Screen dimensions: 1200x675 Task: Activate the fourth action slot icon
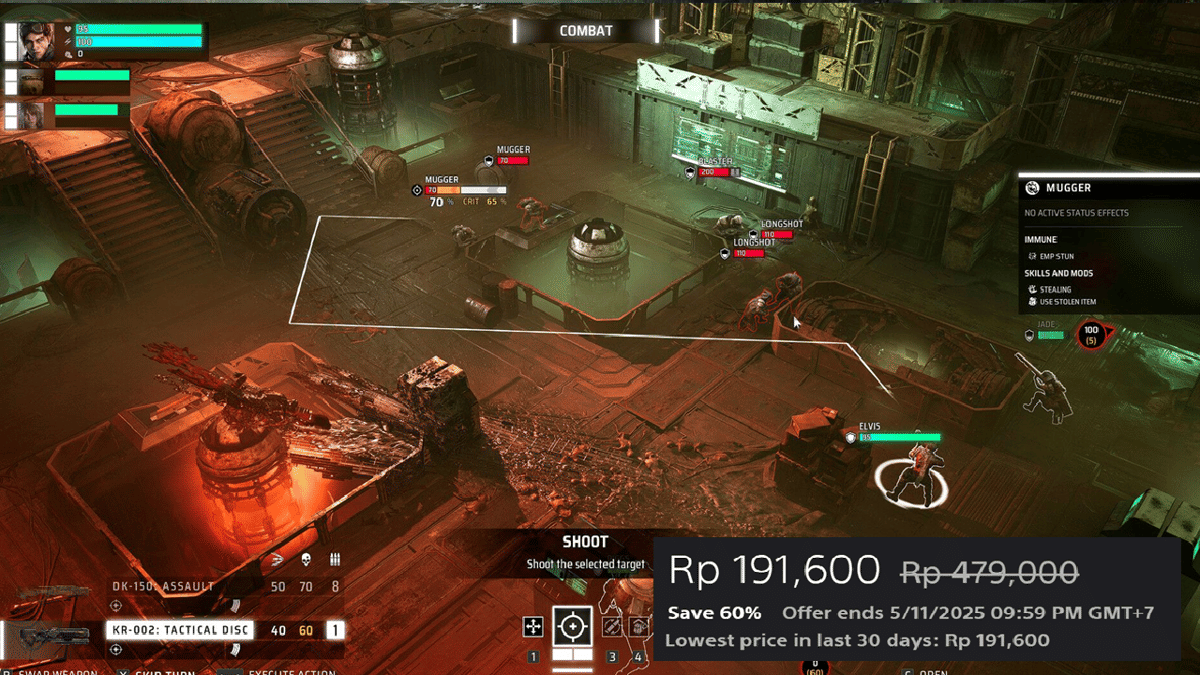pyautogui.click(x=637, y=627)
